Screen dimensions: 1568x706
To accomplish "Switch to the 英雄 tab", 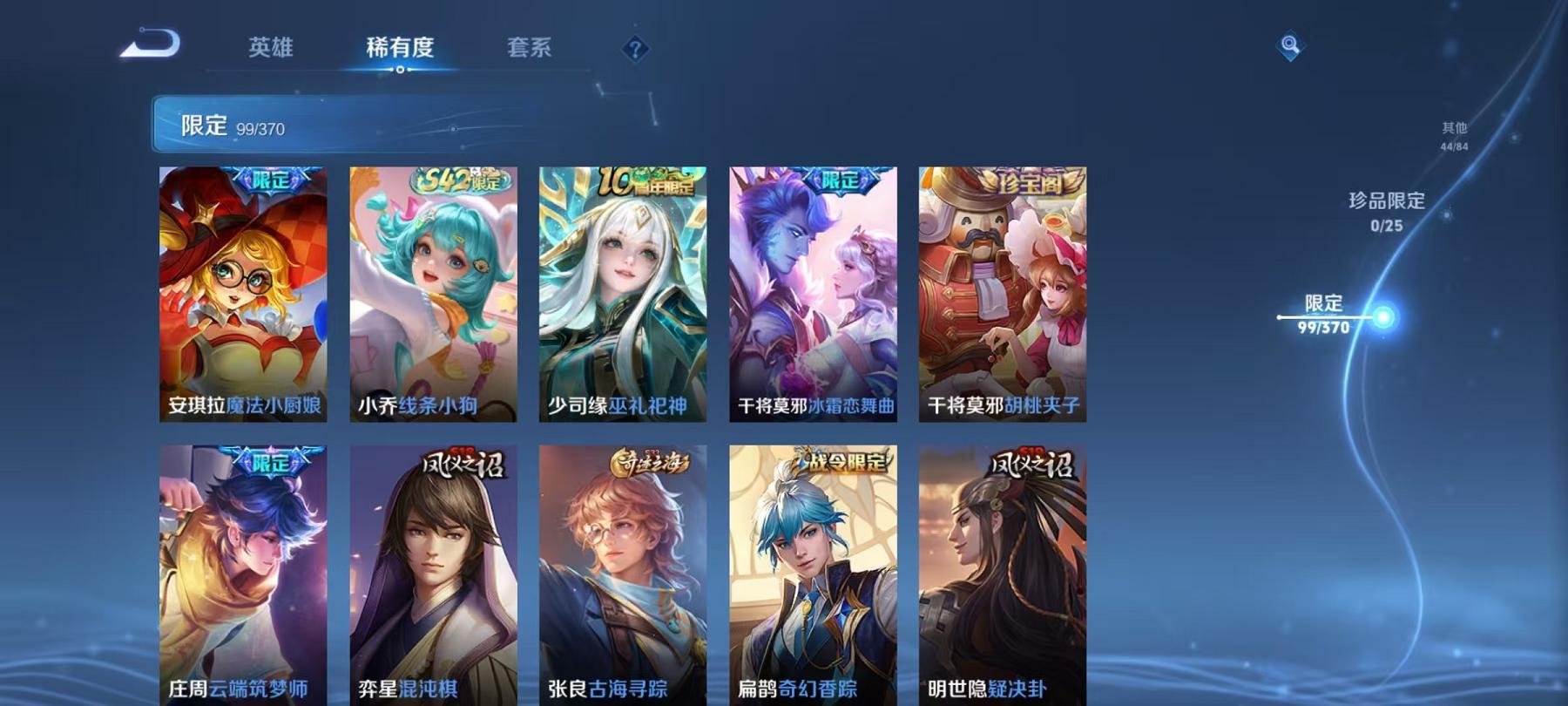I will click(x=271, y=50).
